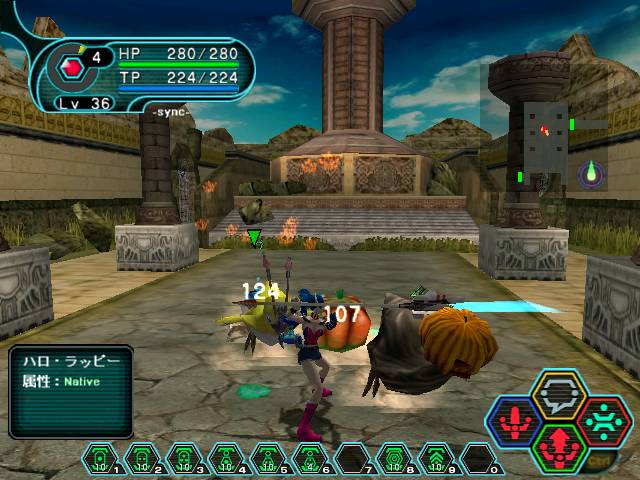Use the double-chevron icon in slot 9
Viewport: 640px width, 480px height.
click(438, 457)
